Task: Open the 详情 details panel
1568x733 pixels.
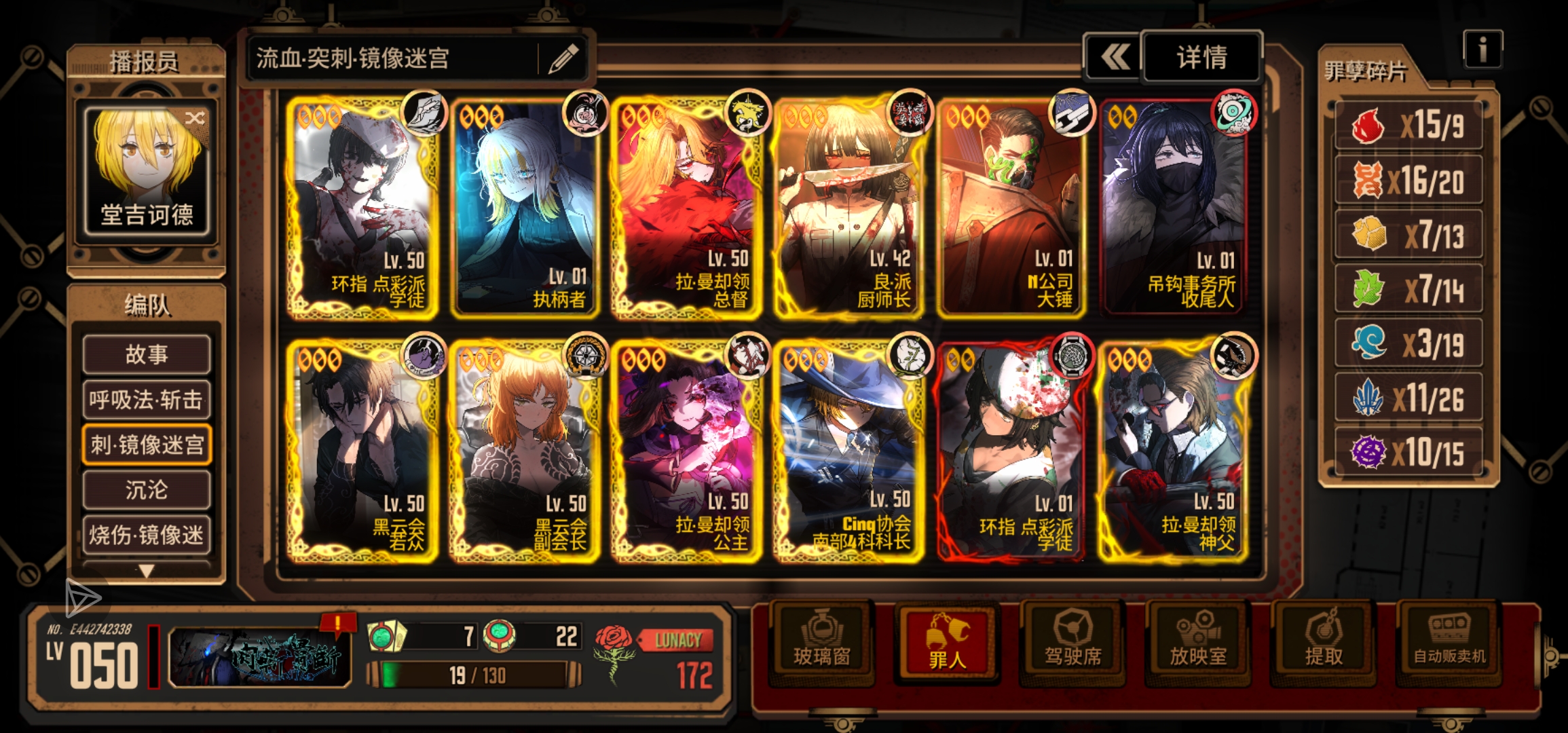Action: pyautogui.click(x=1201, y=57)
